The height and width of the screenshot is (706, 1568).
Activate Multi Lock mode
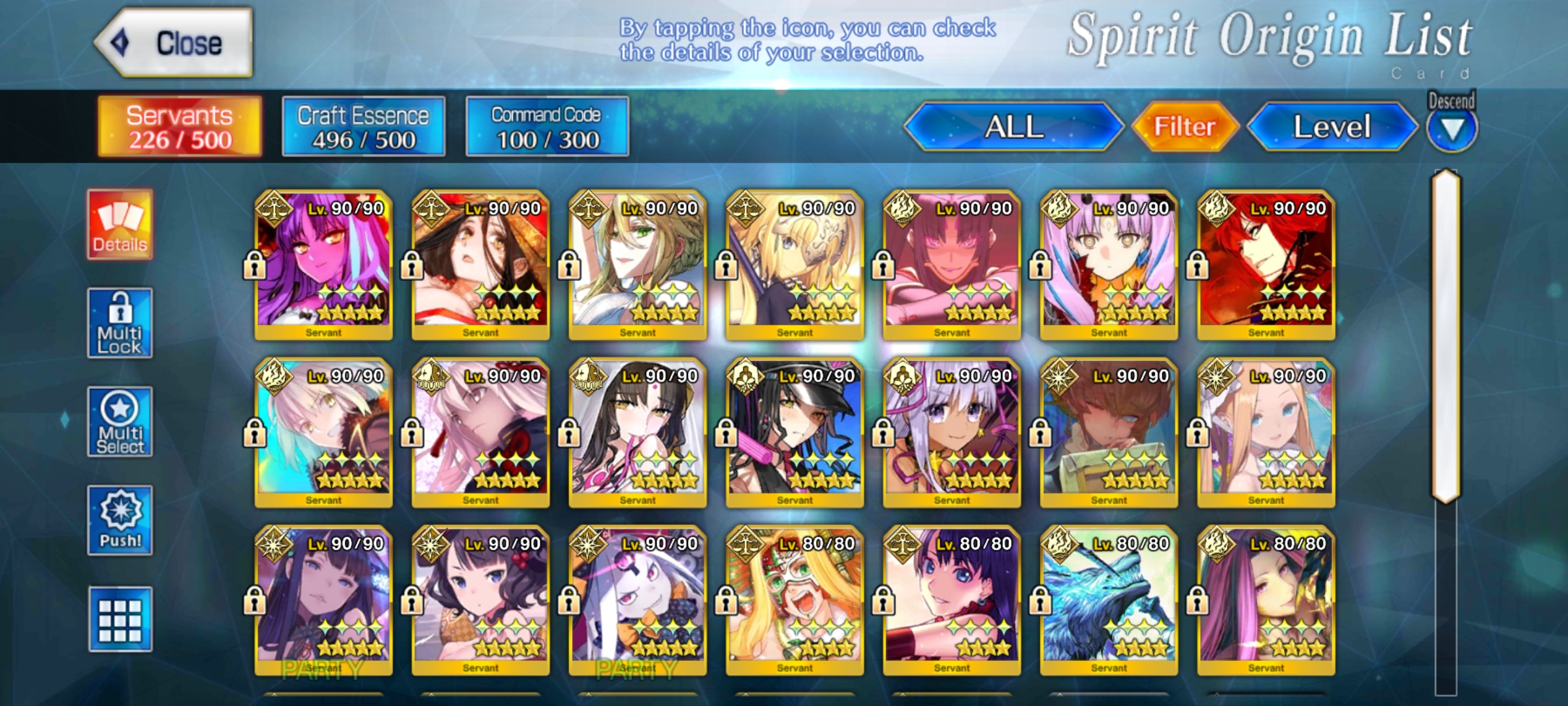click(x=120, y=324)
